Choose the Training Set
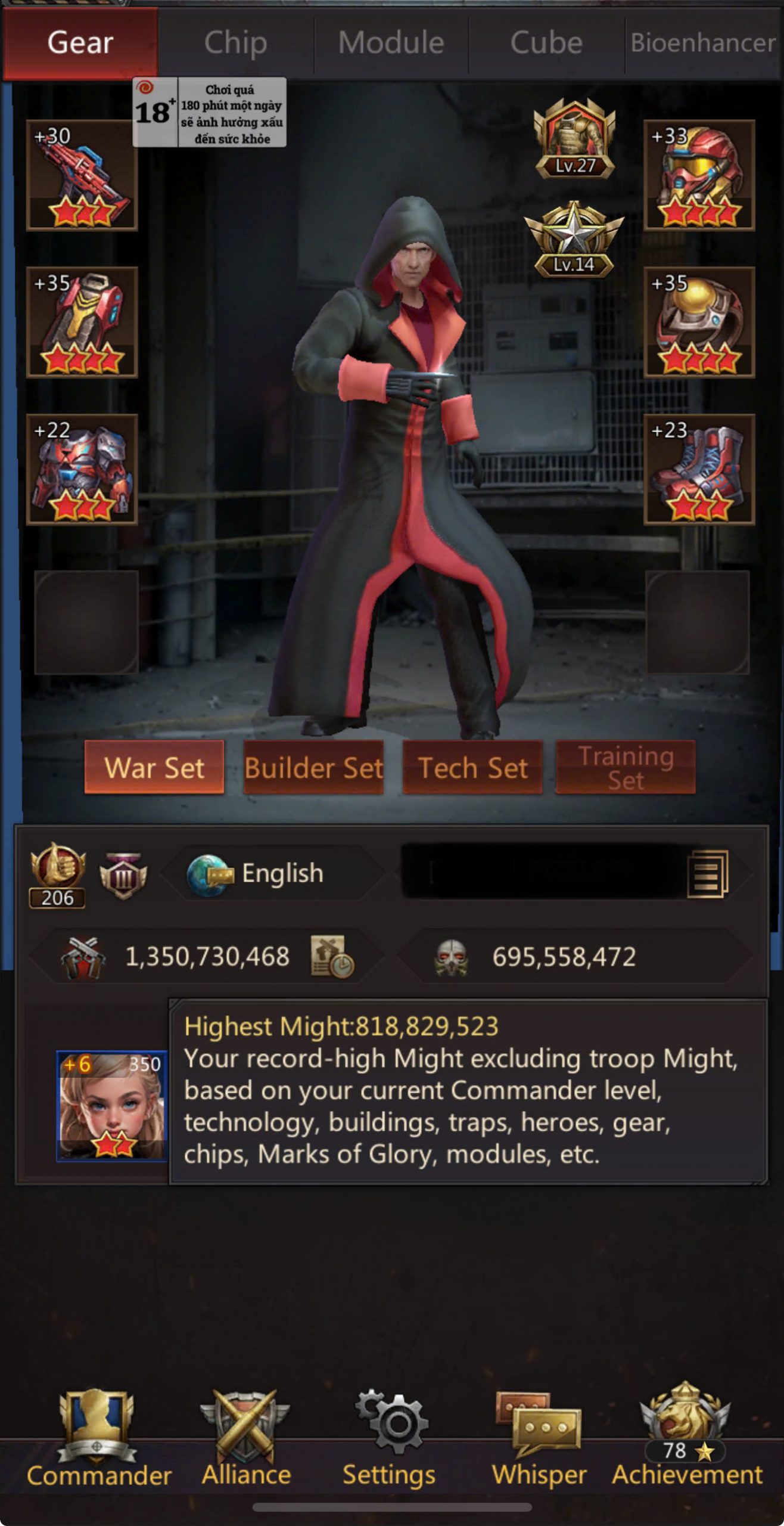 click(626, 767)
